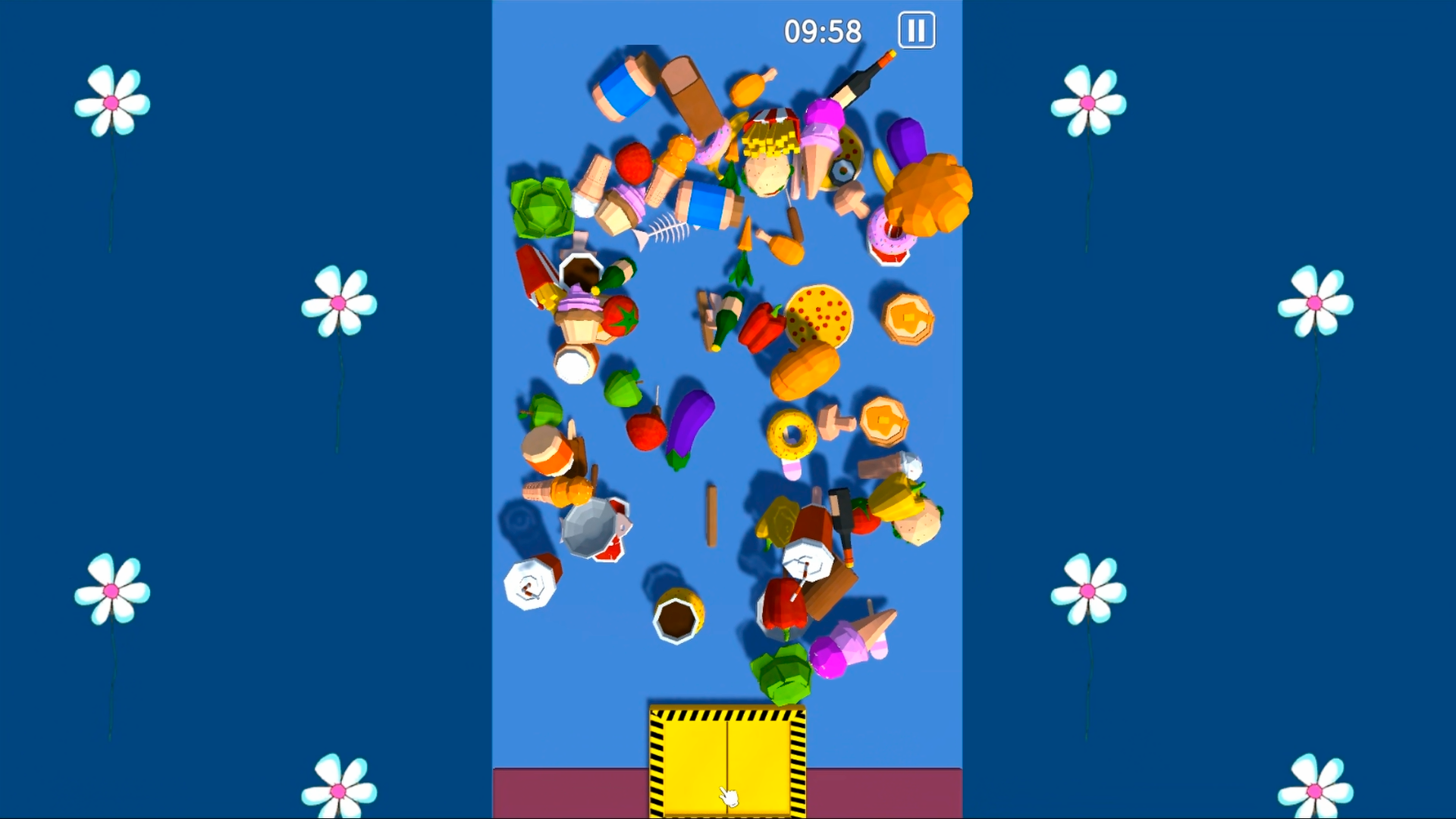Viewport: 1456px width, 819px height.
Task: Tap the wine bottle at the top right
Action: tap(861, 83)
